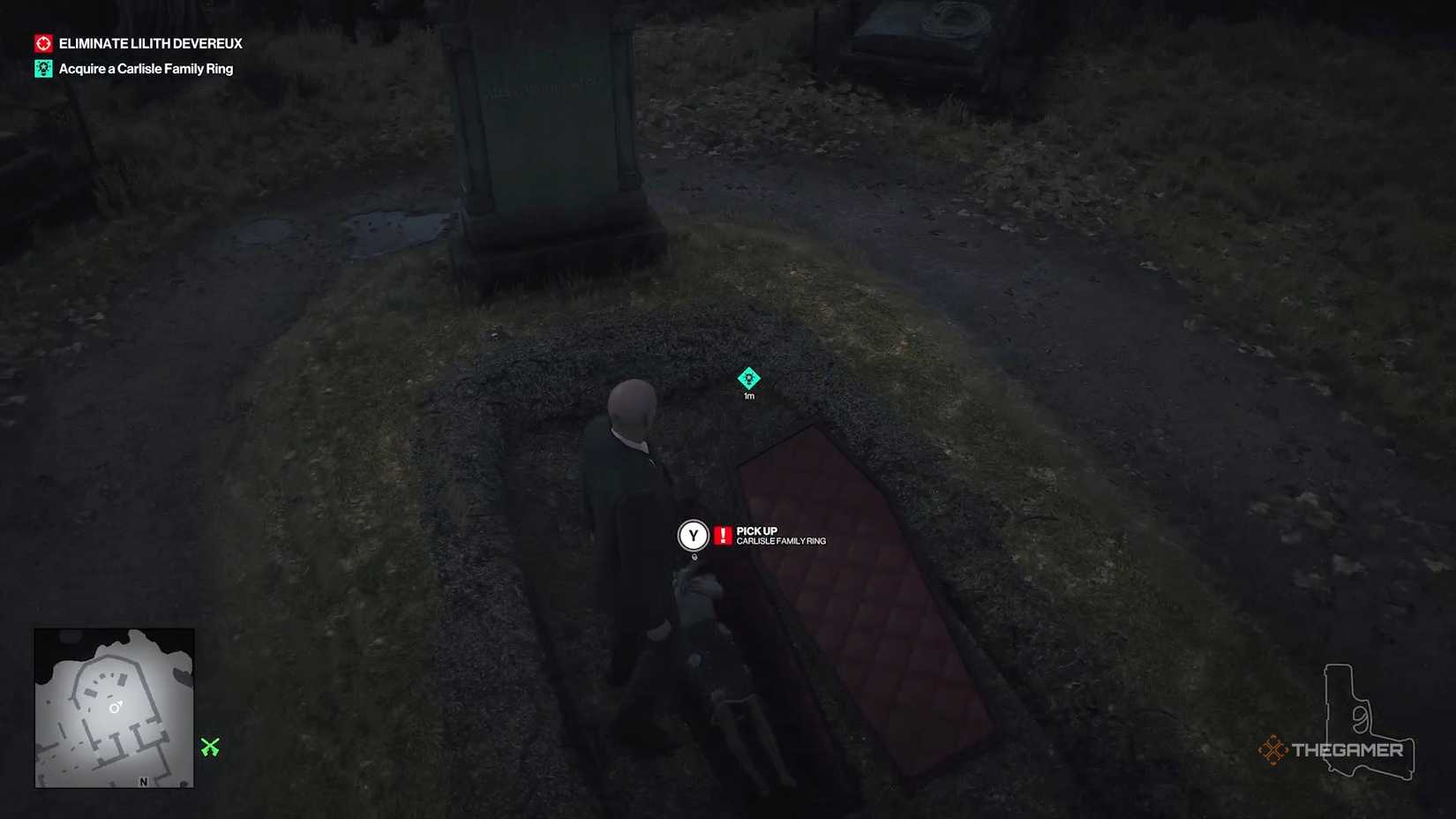Click the player arrow marker on the minimap
1456x819 pixels.
pos(114,706)
